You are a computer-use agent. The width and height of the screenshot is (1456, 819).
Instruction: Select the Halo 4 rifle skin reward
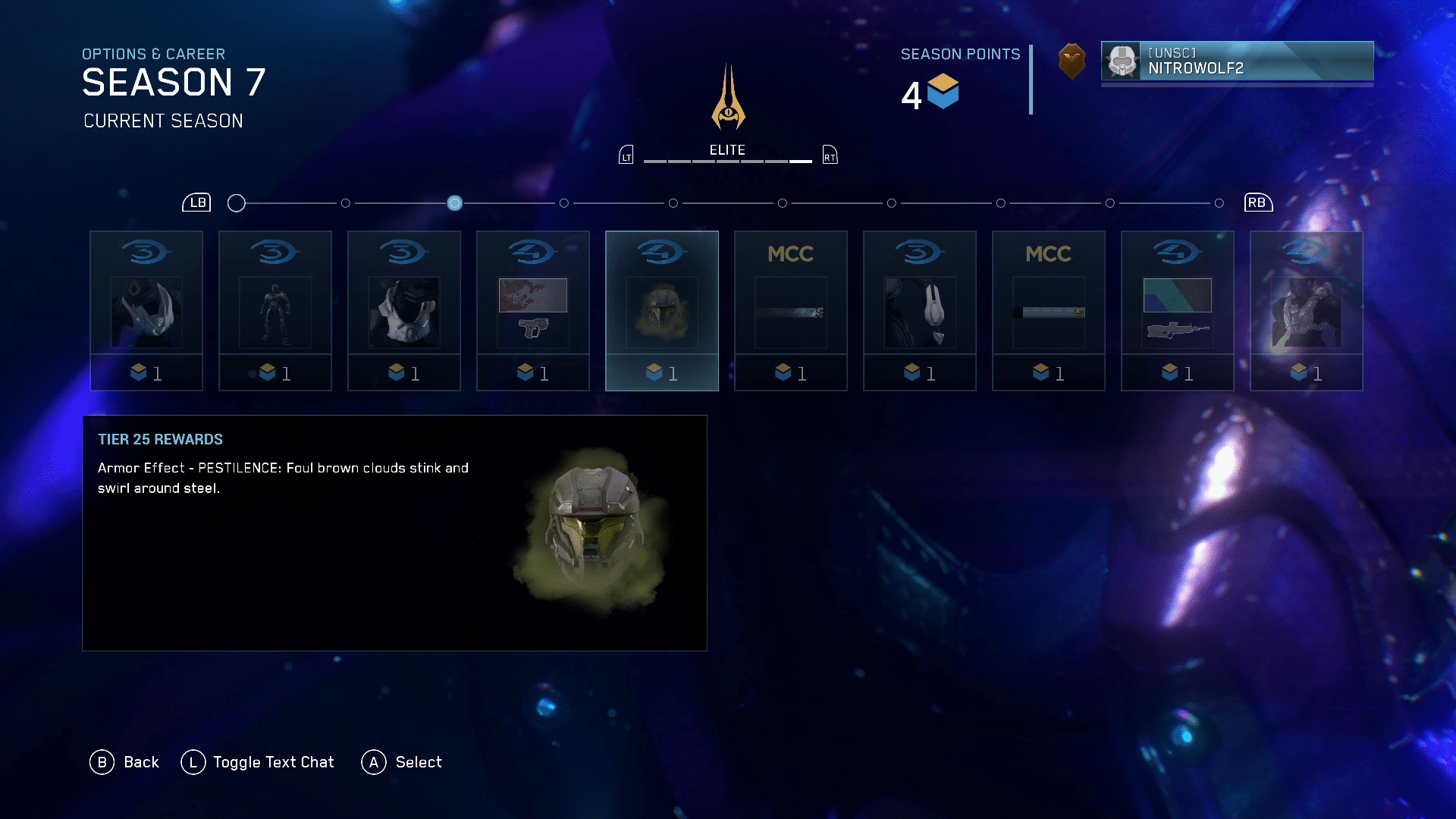(1178, 311)
